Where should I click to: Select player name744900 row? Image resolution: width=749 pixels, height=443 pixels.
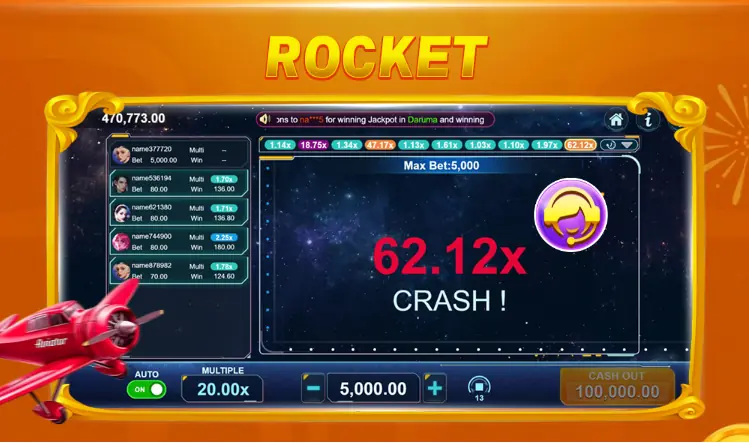[176, 241]
